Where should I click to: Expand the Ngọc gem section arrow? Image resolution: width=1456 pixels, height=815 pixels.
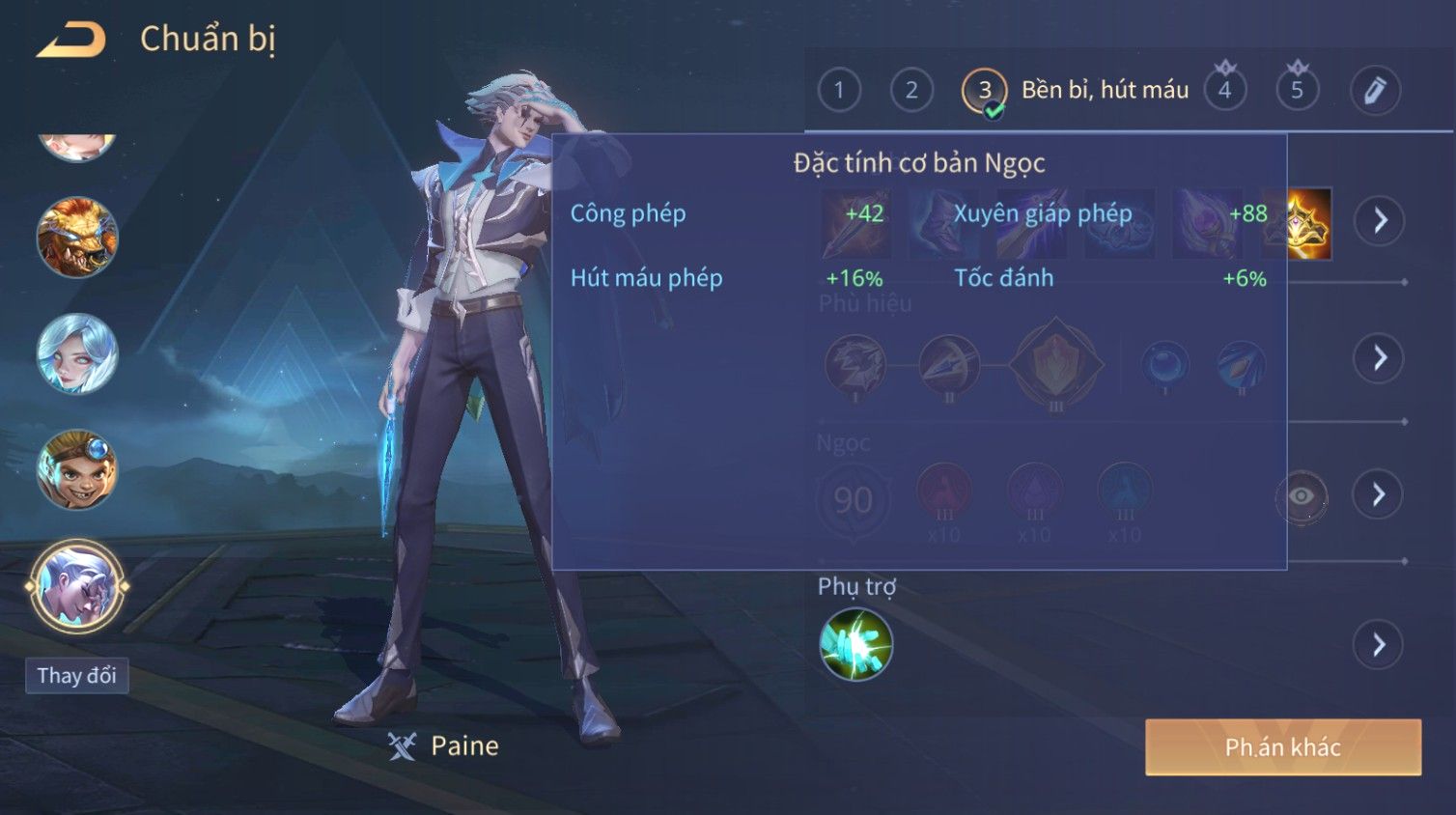tap(1379, 494)
